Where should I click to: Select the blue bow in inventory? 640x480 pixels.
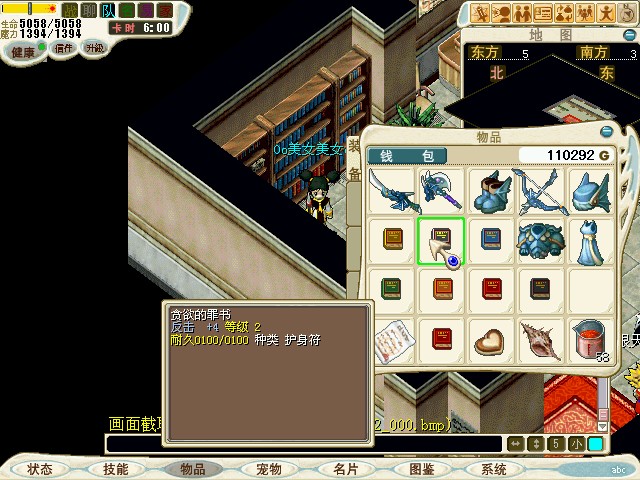(539, 190)
